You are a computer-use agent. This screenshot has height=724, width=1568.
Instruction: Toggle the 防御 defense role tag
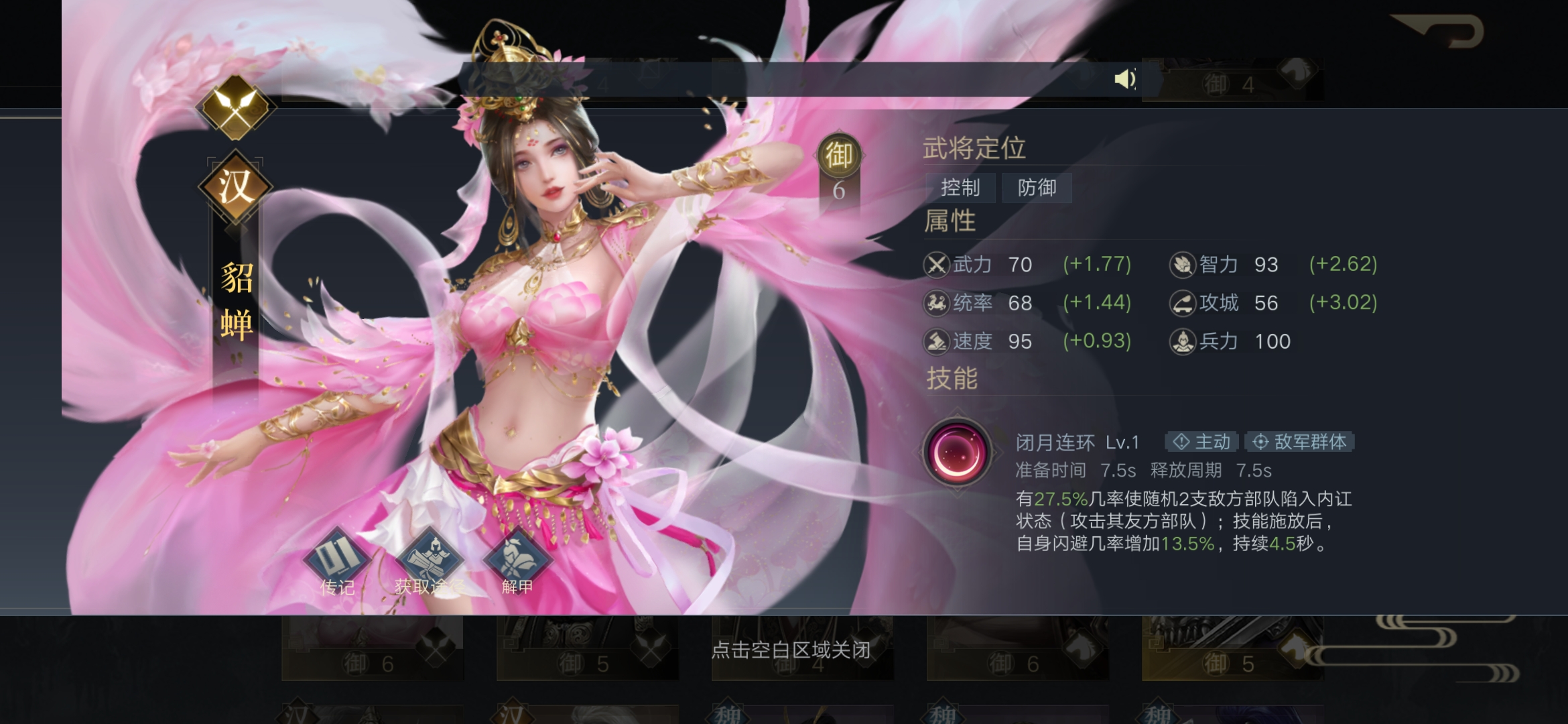1037,188
